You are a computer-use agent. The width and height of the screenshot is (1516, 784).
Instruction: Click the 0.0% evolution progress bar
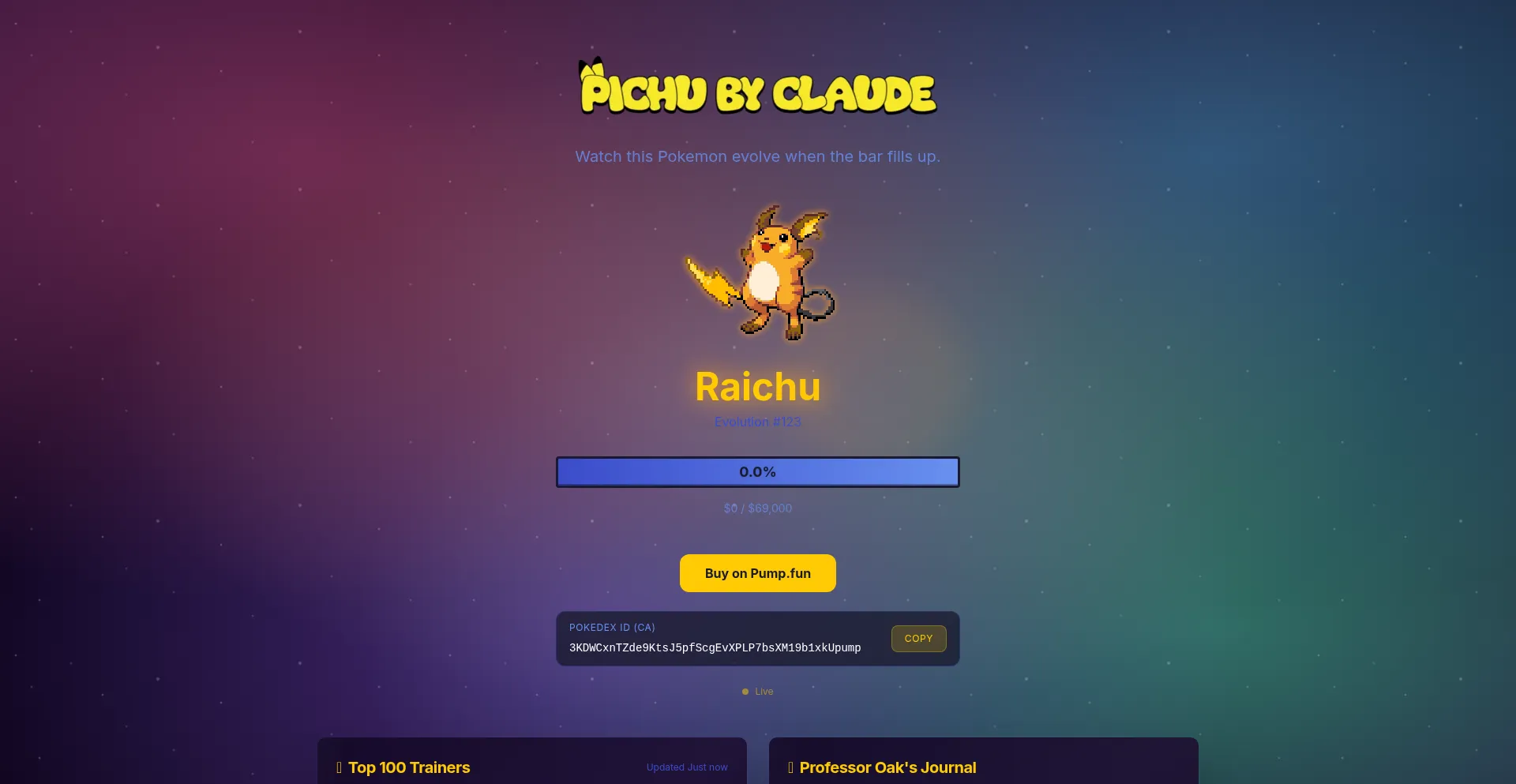coord(757,471)
